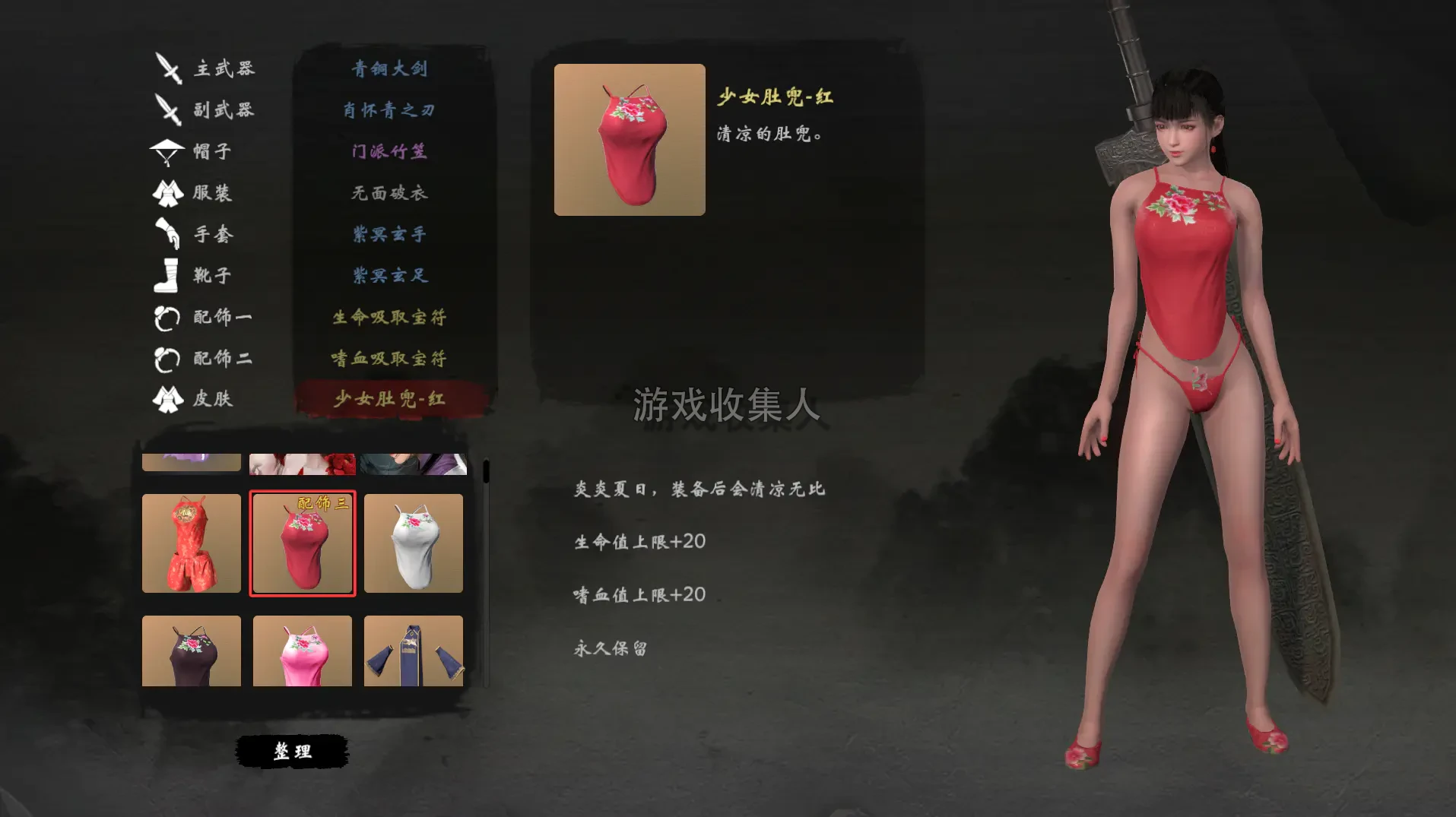1456x817 pixels.
Task: Click the red dudou marked 配饰三
Action: (302, 543)
